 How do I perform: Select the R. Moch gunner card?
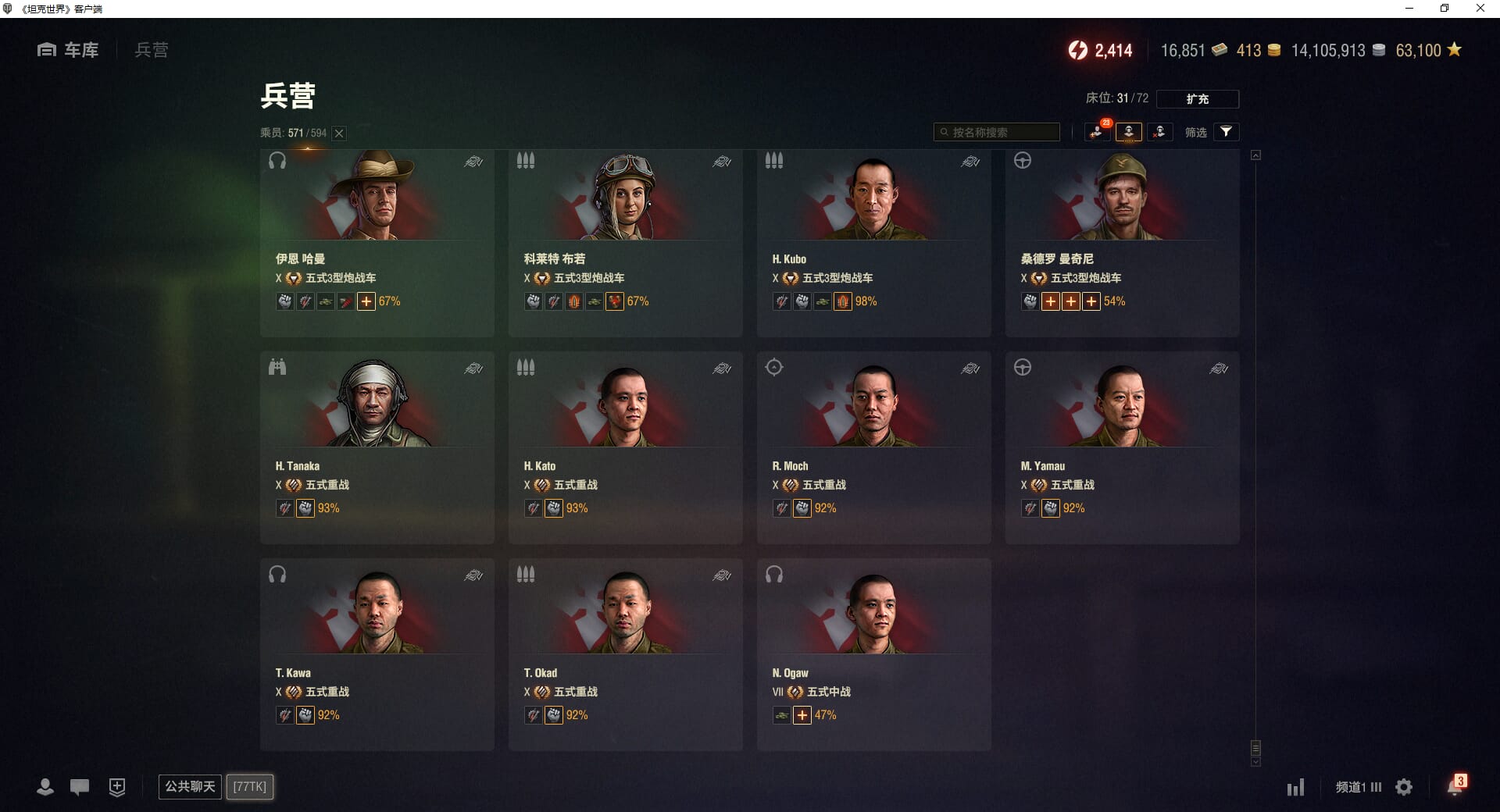coord(873,447)
